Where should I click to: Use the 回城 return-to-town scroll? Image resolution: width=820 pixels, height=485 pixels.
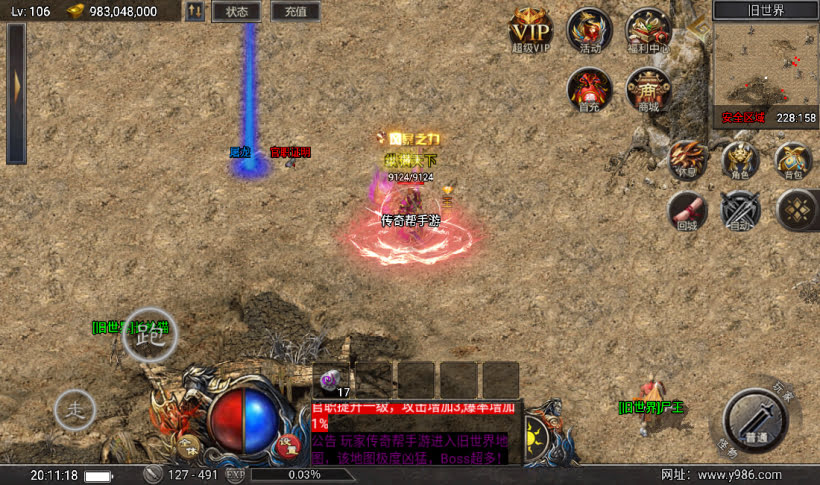688,210
